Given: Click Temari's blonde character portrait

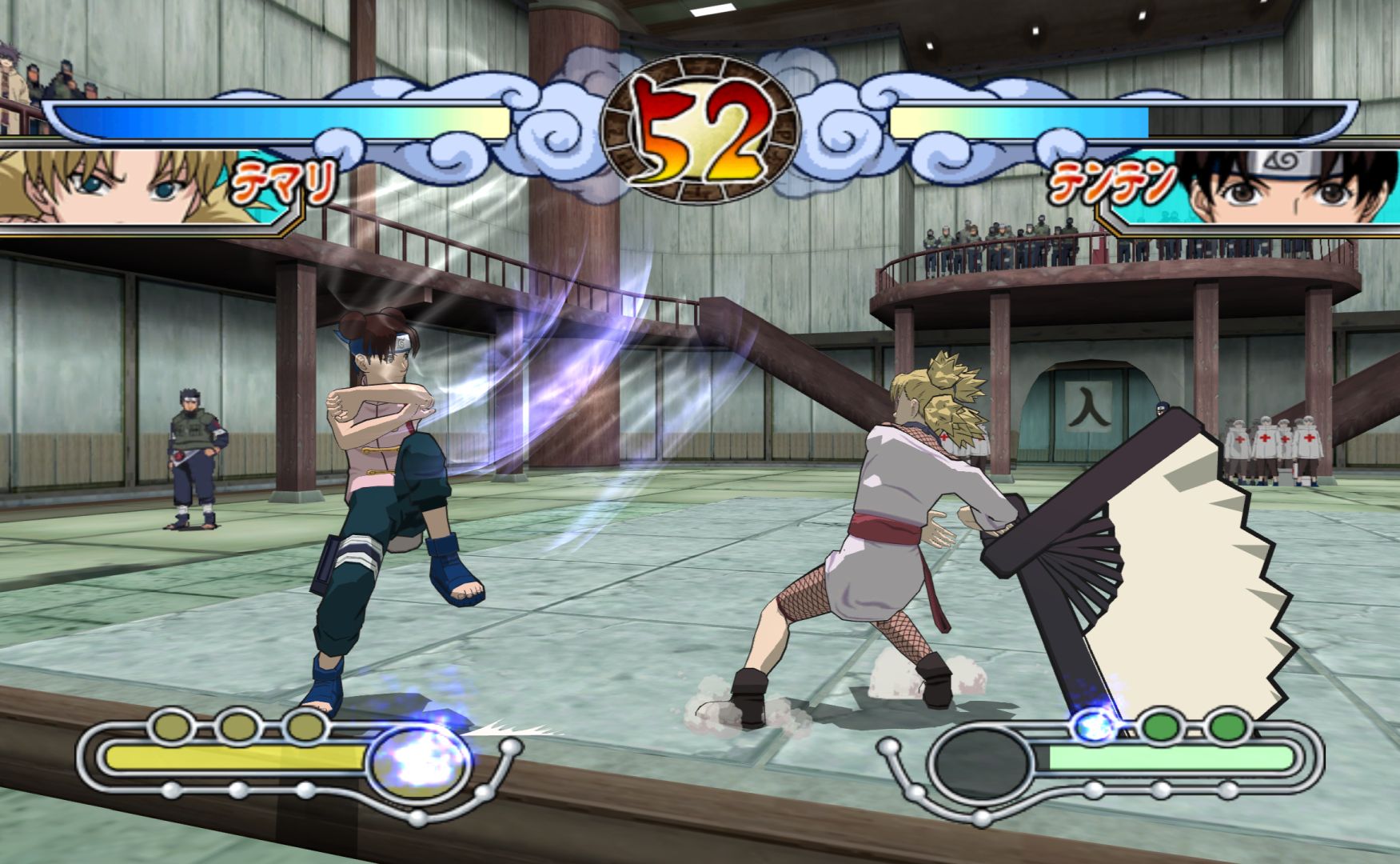Looking at the screenshot, I should (112, 186).
